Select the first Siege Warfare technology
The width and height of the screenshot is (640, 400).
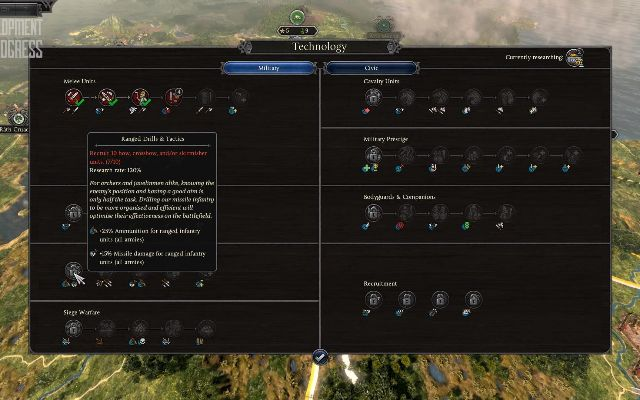[x=73, y=327]
